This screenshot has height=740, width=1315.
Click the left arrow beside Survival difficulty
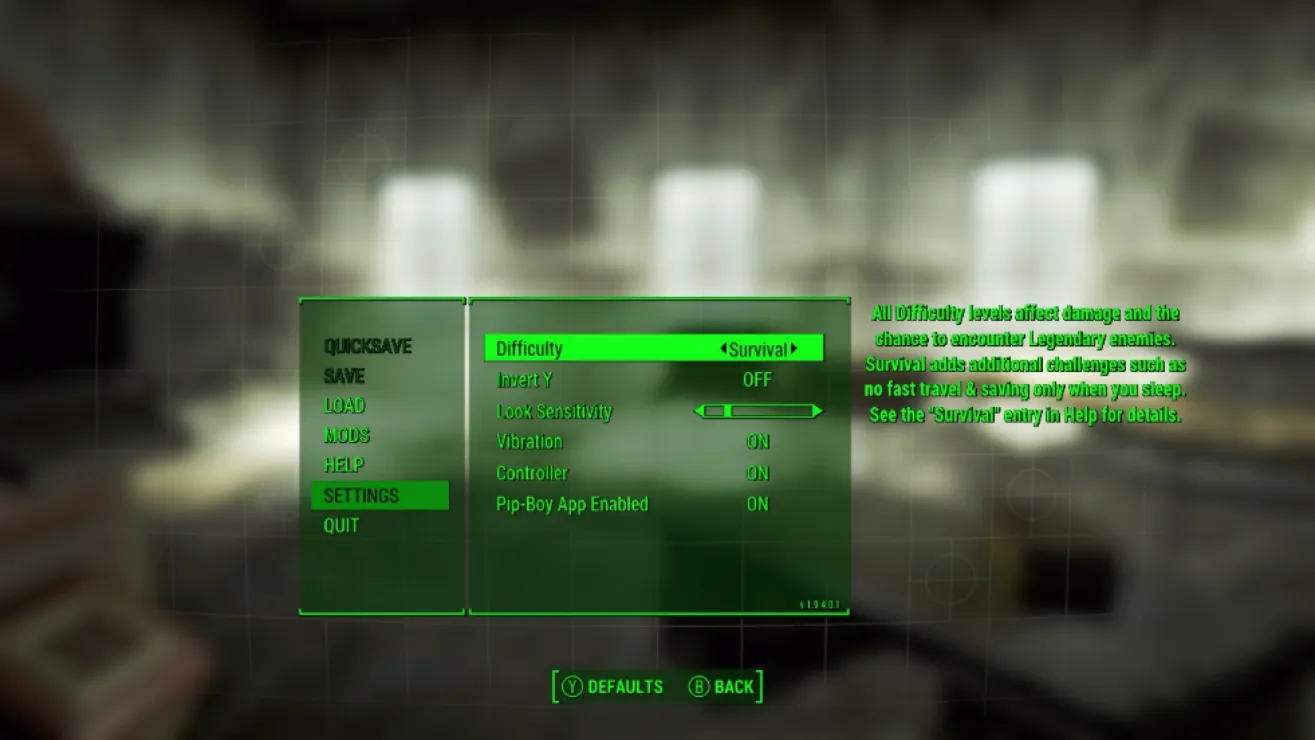click(x=723, y=349)
